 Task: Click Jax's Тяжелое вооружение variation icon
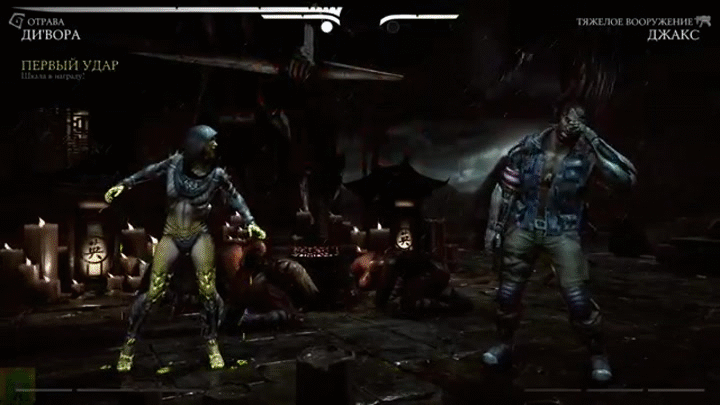pyautogui.click(x=703, y=20)
